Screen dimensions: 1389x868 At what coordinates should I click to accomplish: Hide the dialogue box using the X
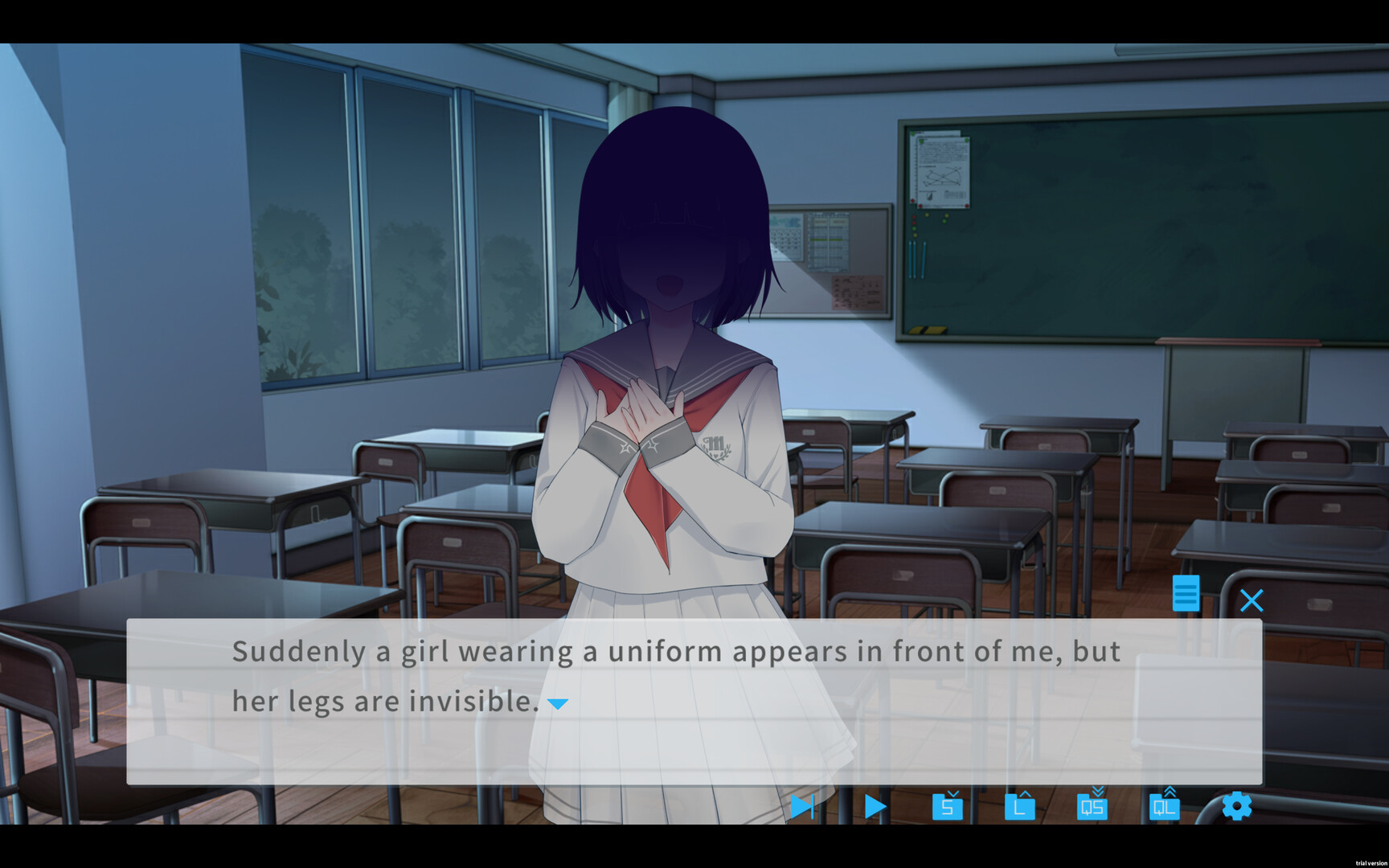(1252, 600)
